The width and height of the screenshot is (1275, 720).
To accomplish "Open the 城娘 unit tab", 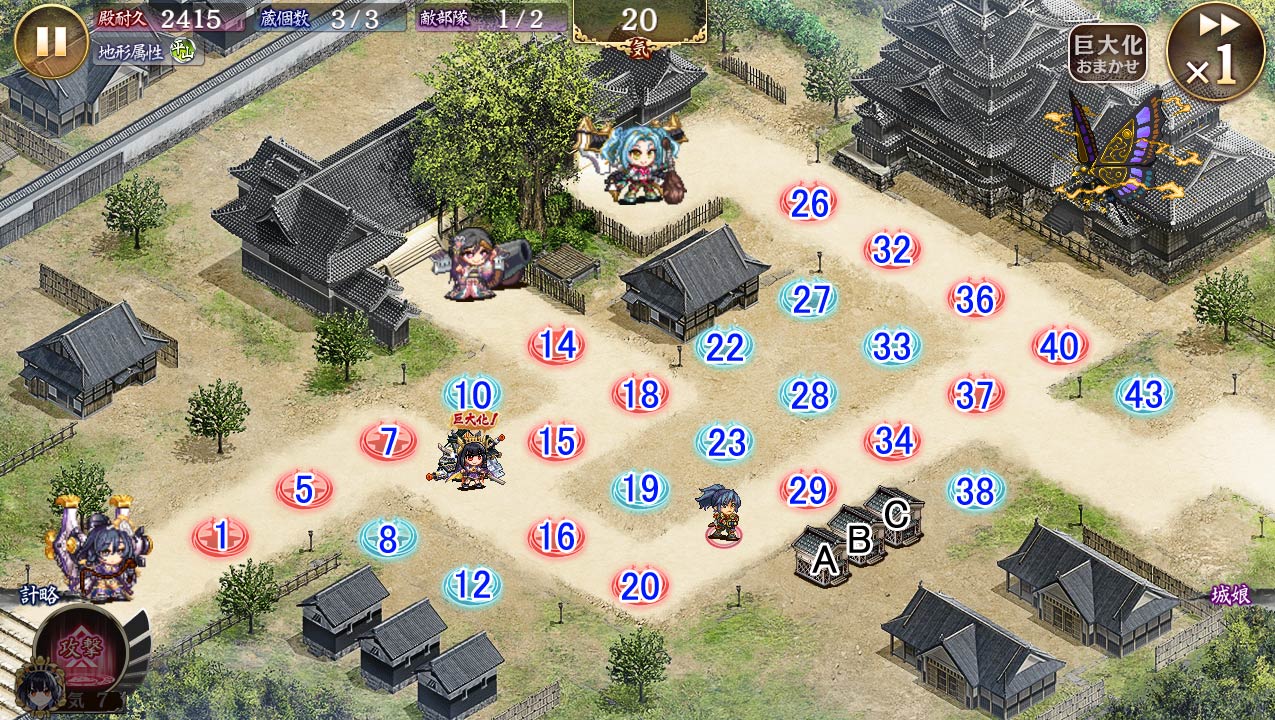I will click(x=1229, y=596).
